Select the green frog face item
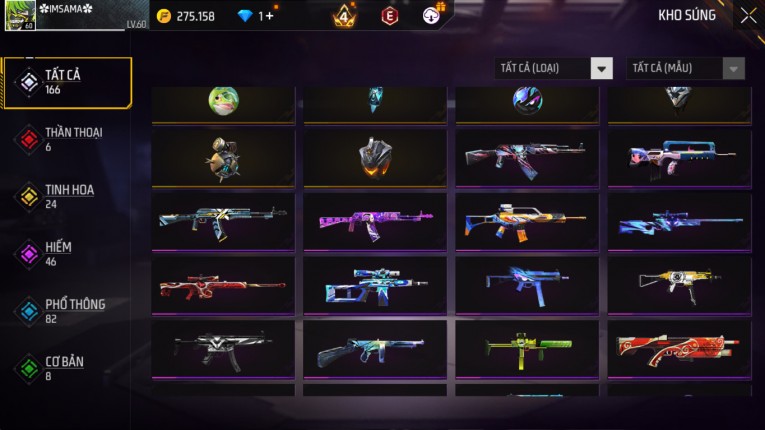This screenshot has height=430, width=765. tap(223, 99)
